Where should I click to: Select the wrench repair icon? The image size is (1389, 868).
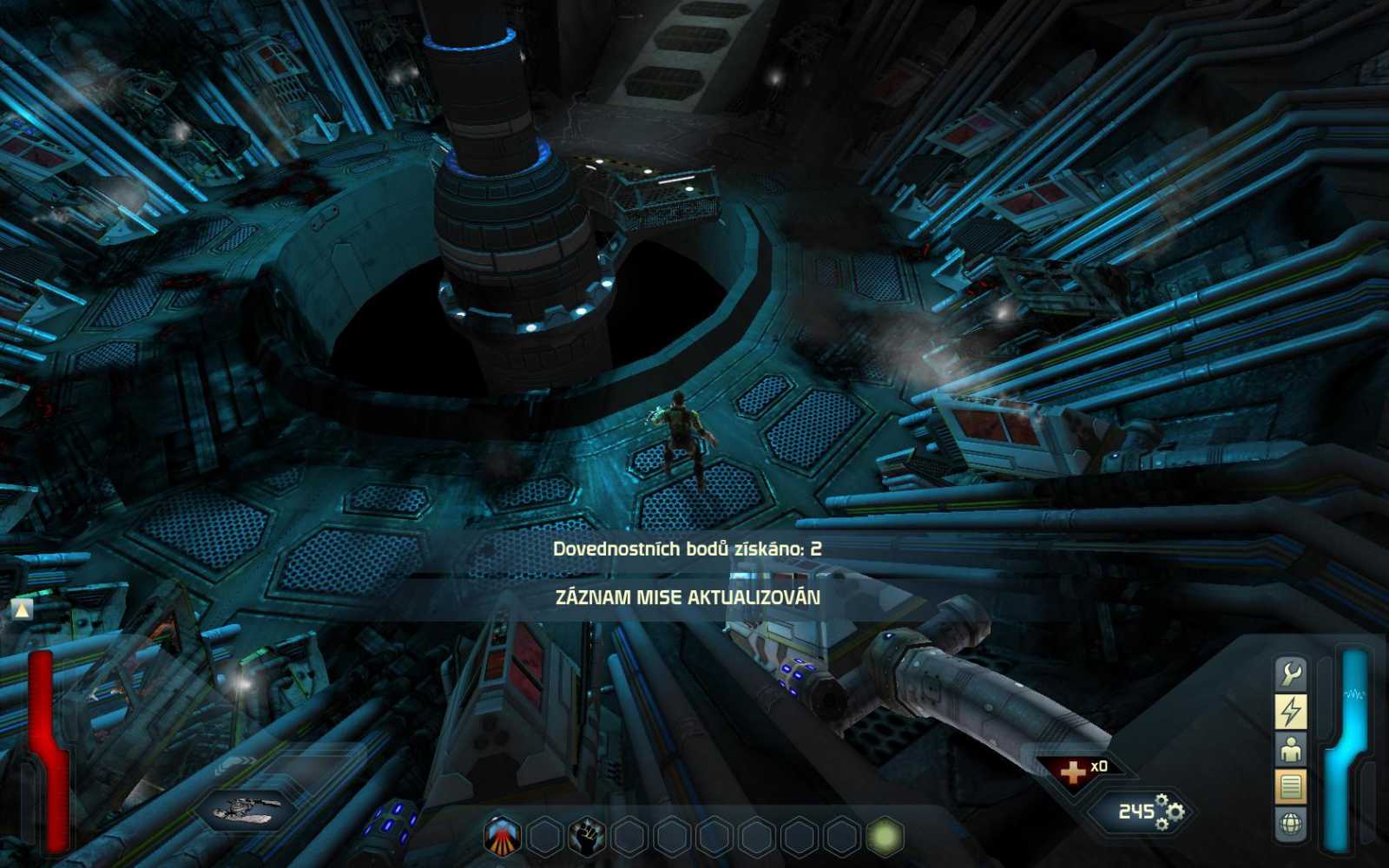tap(1290, 674)
